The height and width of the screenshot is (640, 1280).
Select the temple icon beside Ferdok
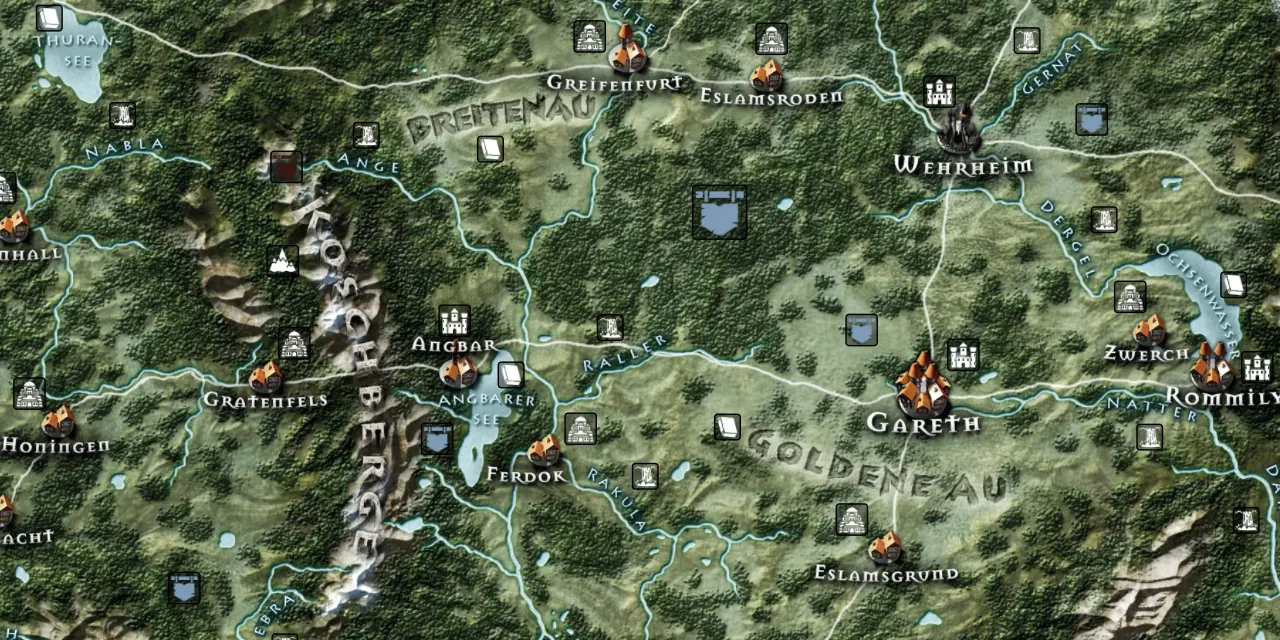tap(580, 428)
